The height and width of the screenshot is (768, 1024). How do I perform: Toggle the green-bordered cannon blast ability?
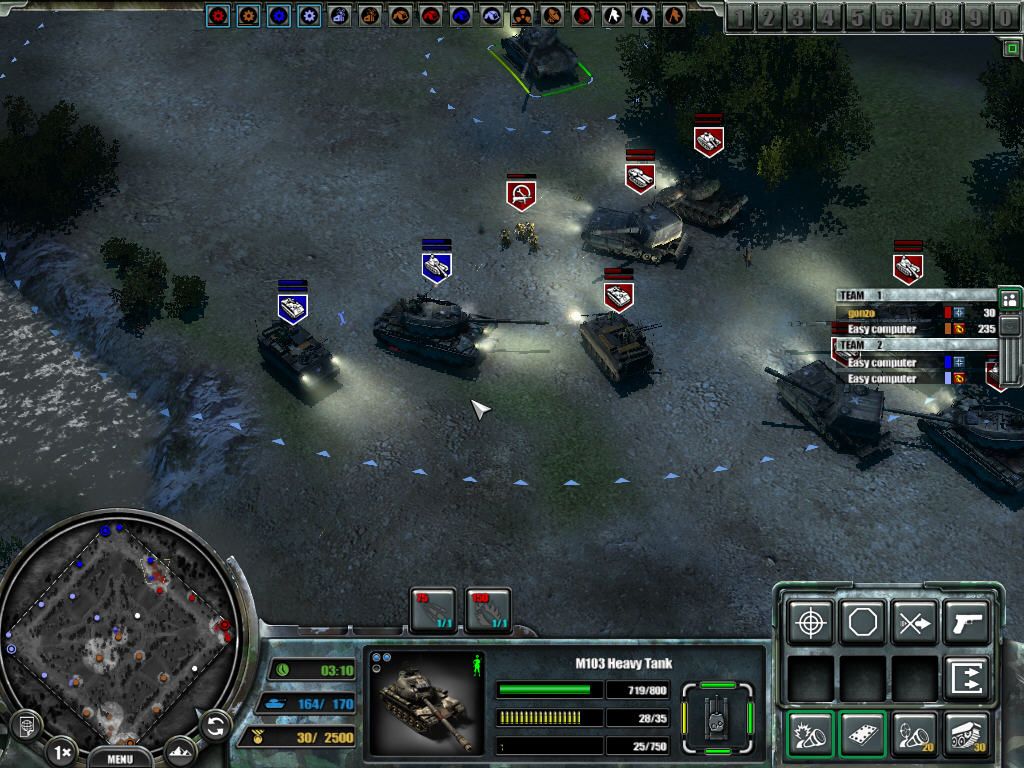point(810,733)
